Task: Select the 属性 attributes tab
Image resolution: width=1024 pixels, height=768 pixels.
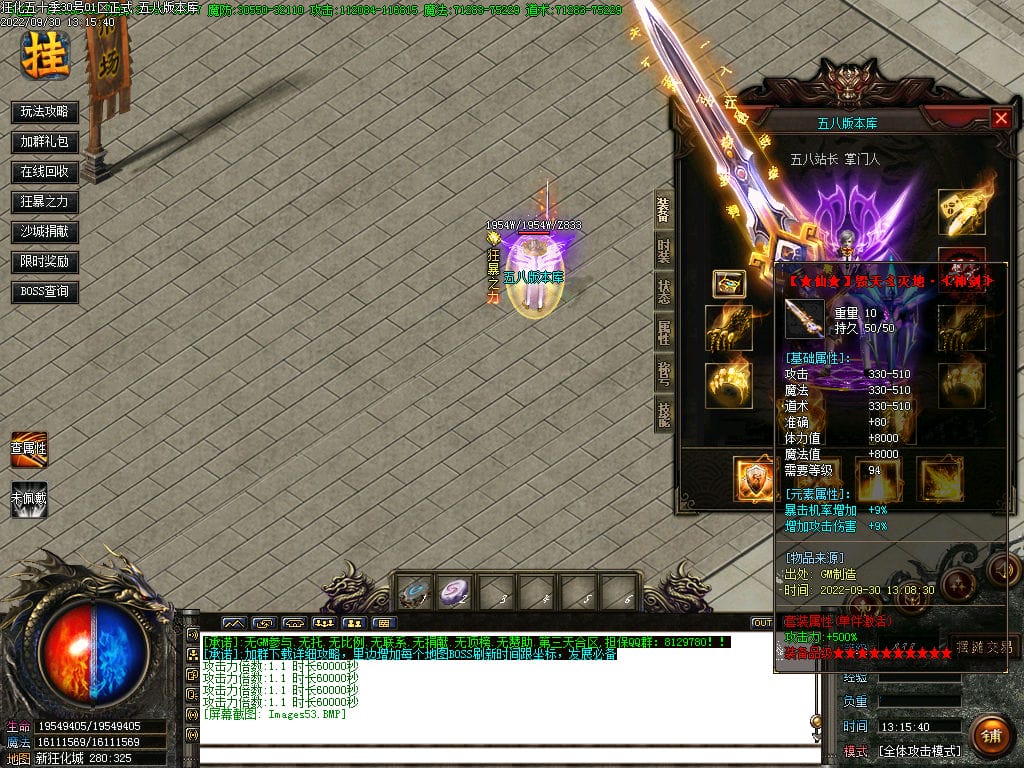Action: pyautogui.click(x=663, y=332)
